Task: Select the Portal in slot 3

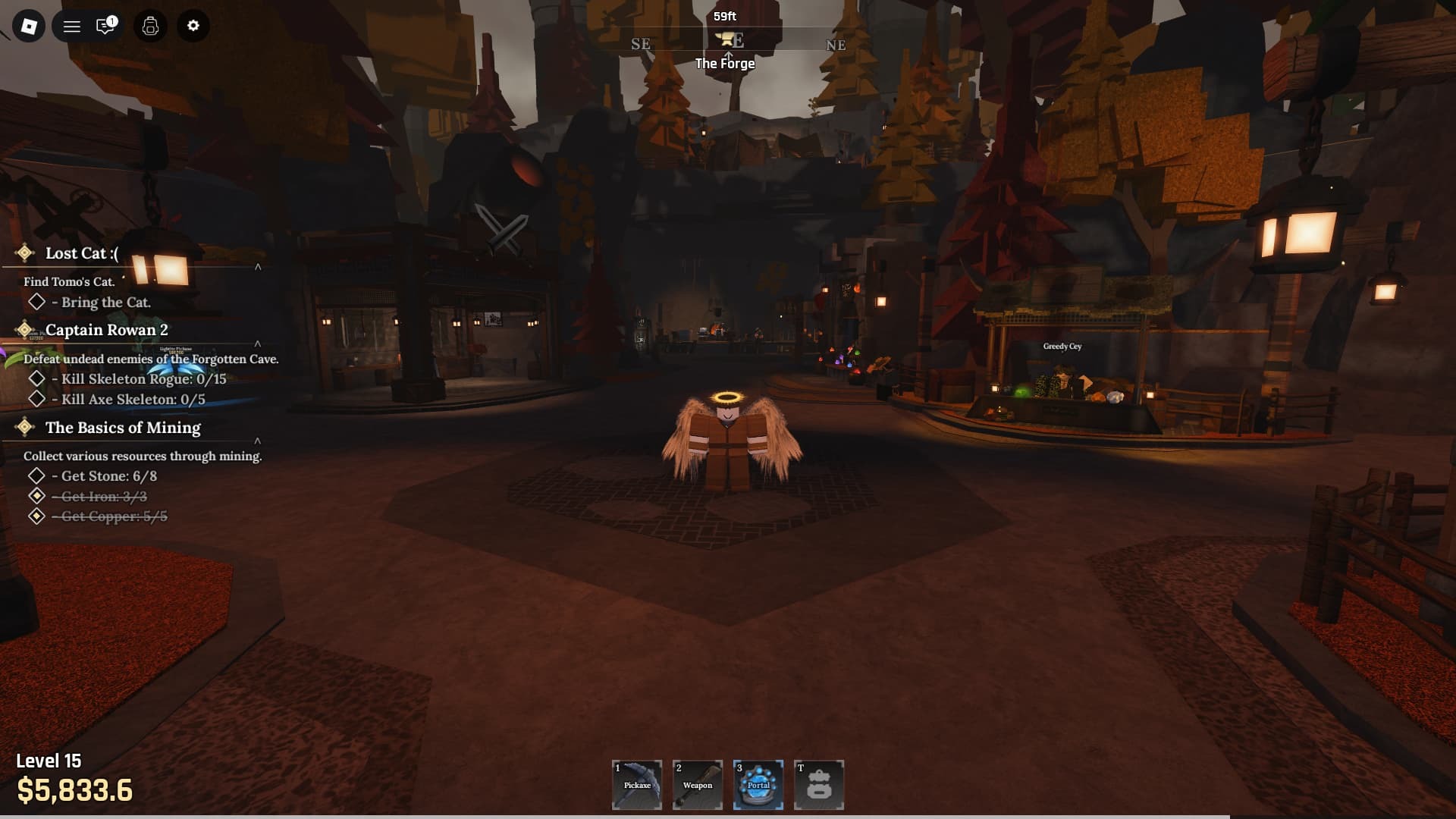Action: tap(758, 785)
